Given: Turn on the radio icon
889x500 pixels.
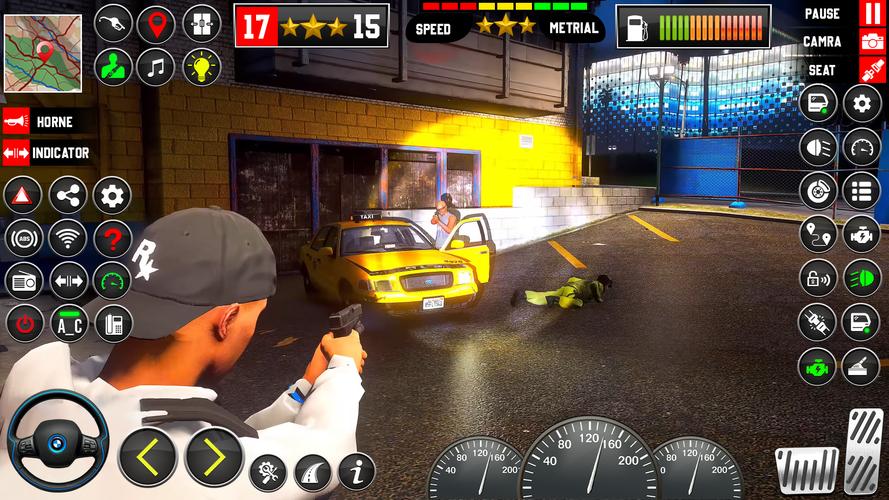Looking at the screenshot, I should (23, 281).
